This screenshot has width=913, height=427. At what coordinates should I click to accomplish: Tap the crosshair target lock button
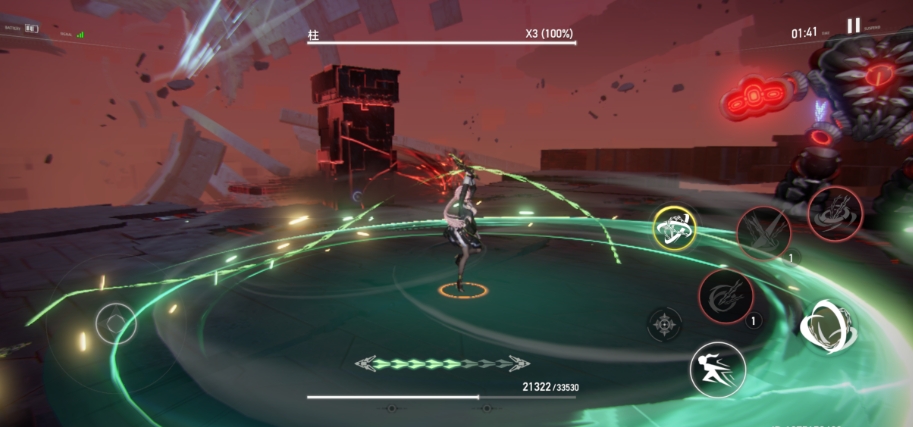(x=665, y=324)
